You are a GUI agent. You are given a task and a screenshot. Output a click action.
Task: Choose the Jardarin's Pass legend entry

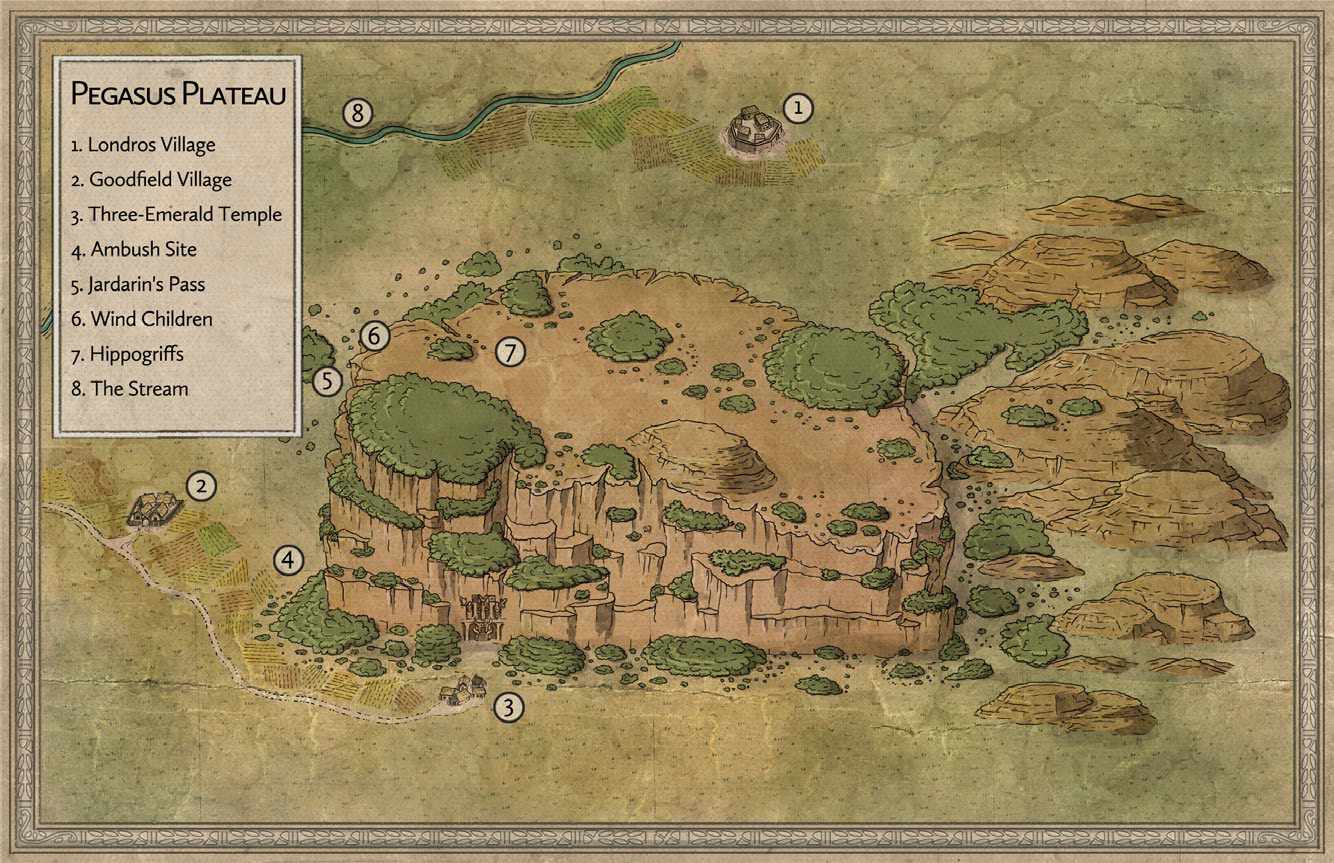click(x=138, y=284)
